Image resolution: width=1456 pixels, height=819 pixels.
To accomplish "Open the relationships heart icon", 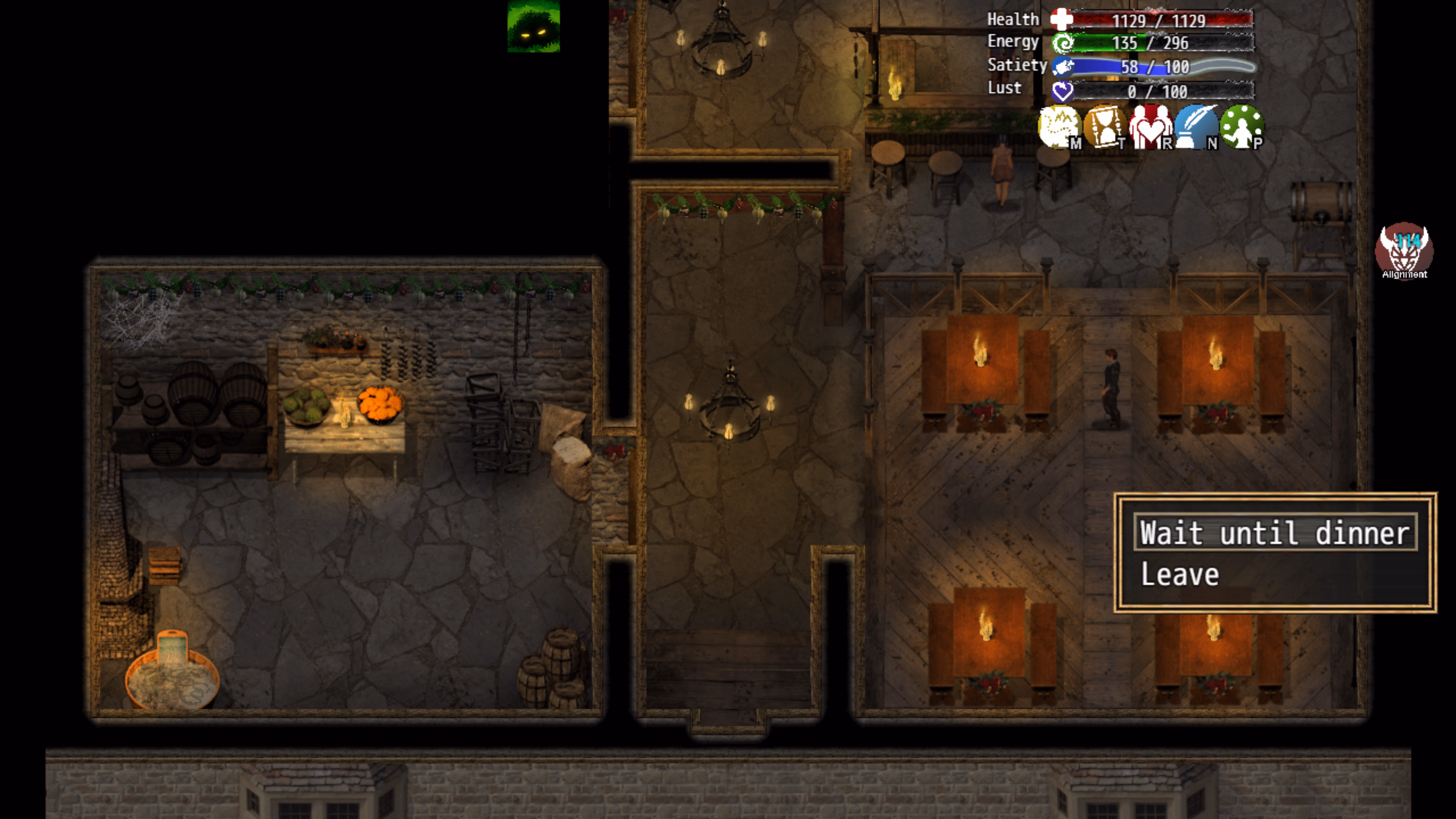I will (x=1150, y=127).
